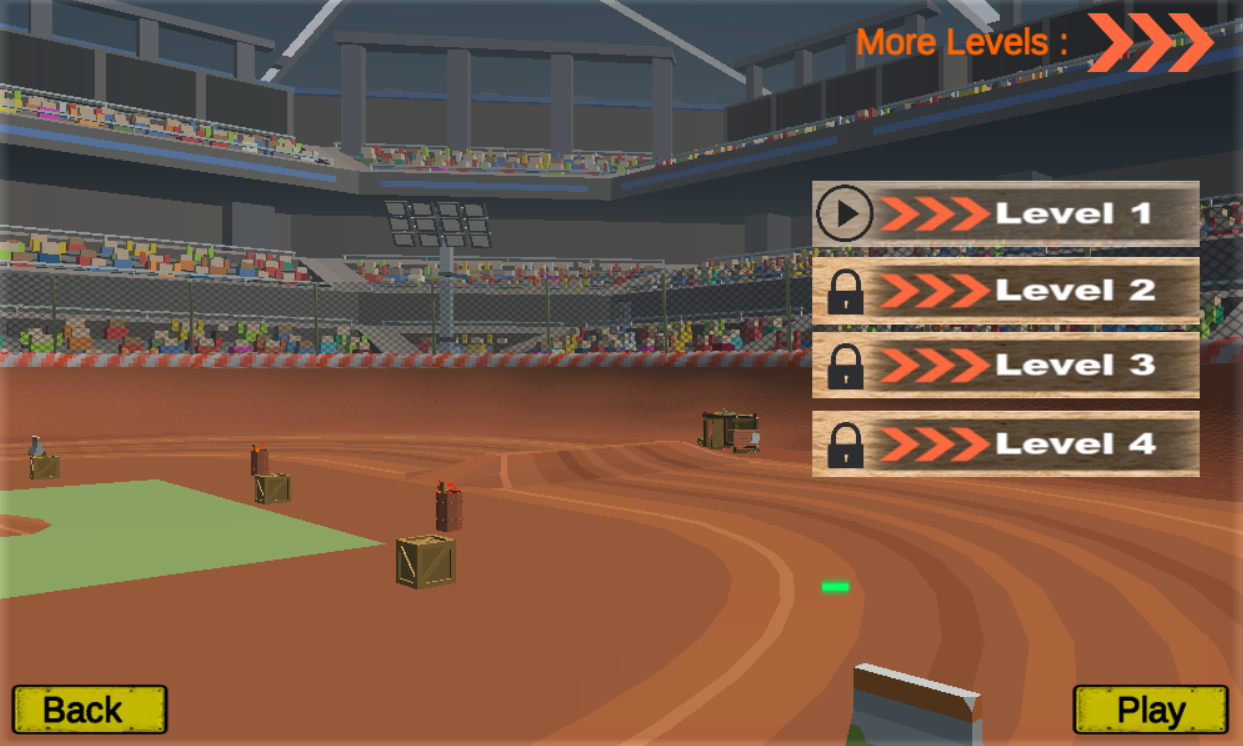
Task: Pick the locked Level 4 entry
Action: [x=1006, y=443]
